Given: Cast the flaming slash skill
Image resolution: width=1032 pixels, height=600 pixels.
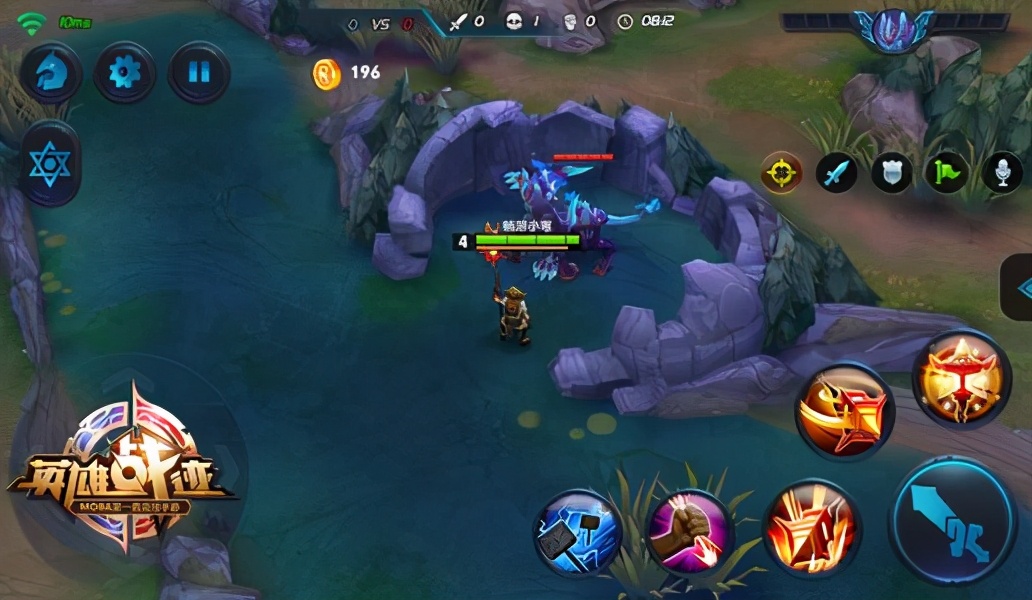Looking at the screenshot, I should click(x=811, y=526).
